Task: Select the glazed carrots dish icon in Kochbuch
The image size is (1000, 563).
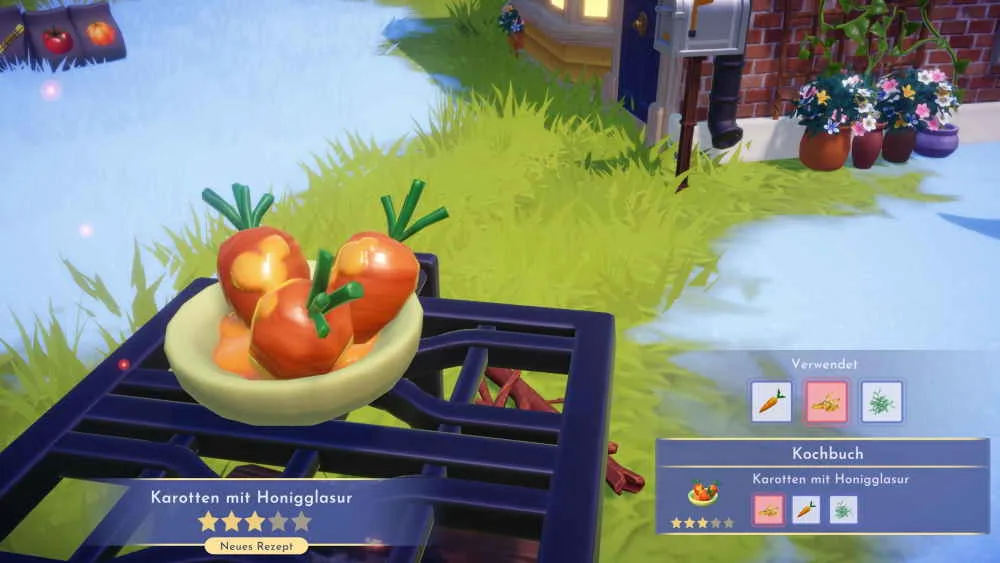Action: (x=703, y=494)
